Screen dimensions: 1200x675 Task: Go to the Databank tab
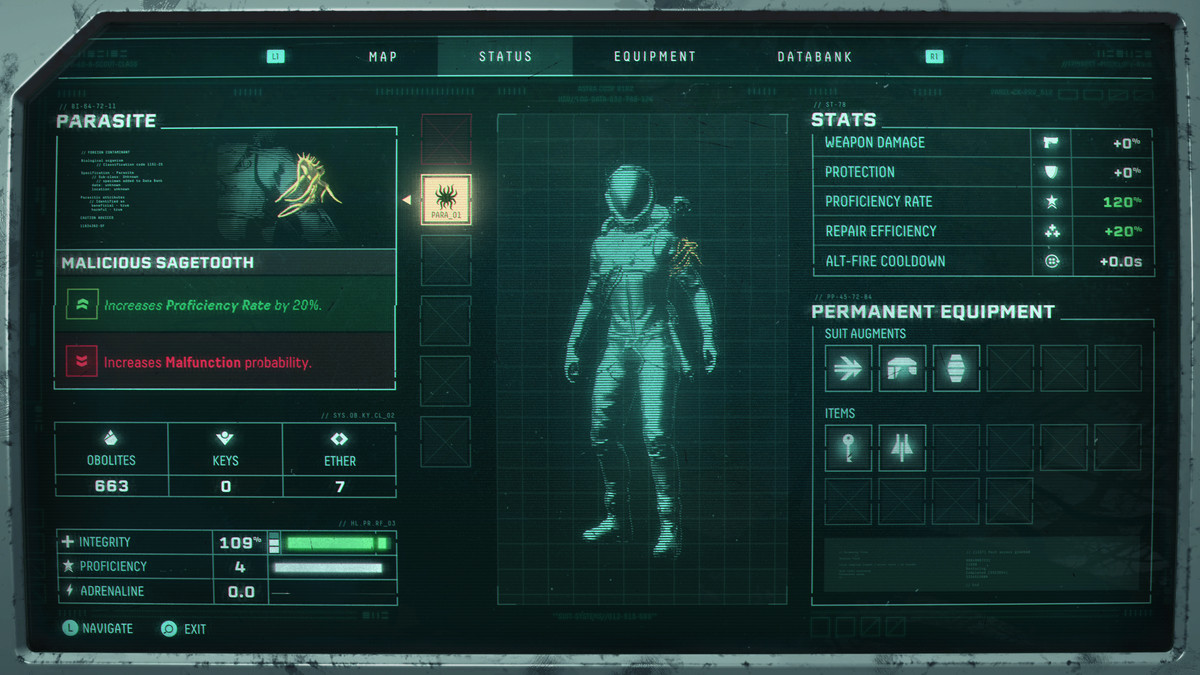(815, 57)
